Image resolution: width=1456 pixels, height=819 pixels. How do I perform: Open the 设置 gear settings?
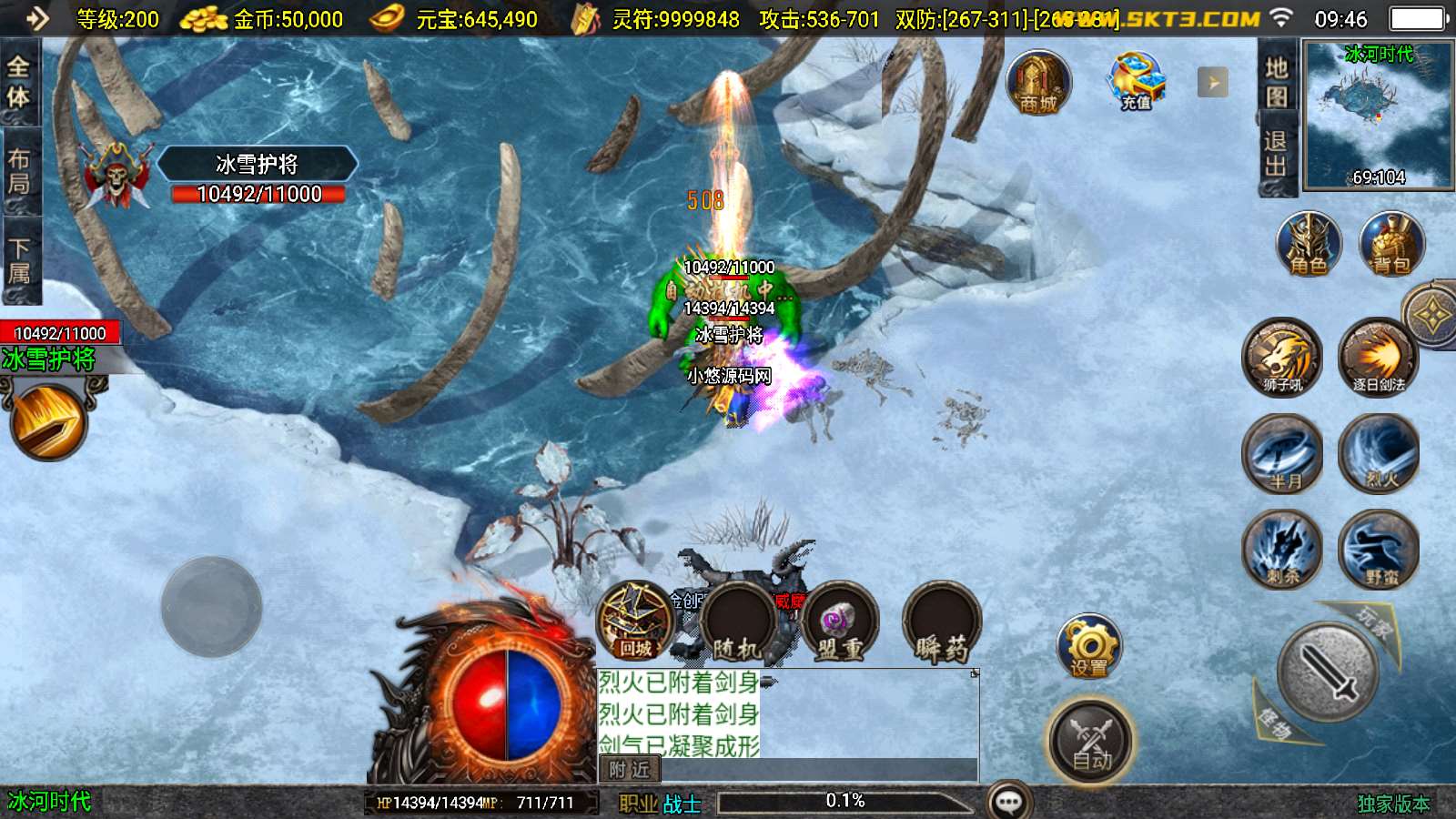coord(1089,646)
